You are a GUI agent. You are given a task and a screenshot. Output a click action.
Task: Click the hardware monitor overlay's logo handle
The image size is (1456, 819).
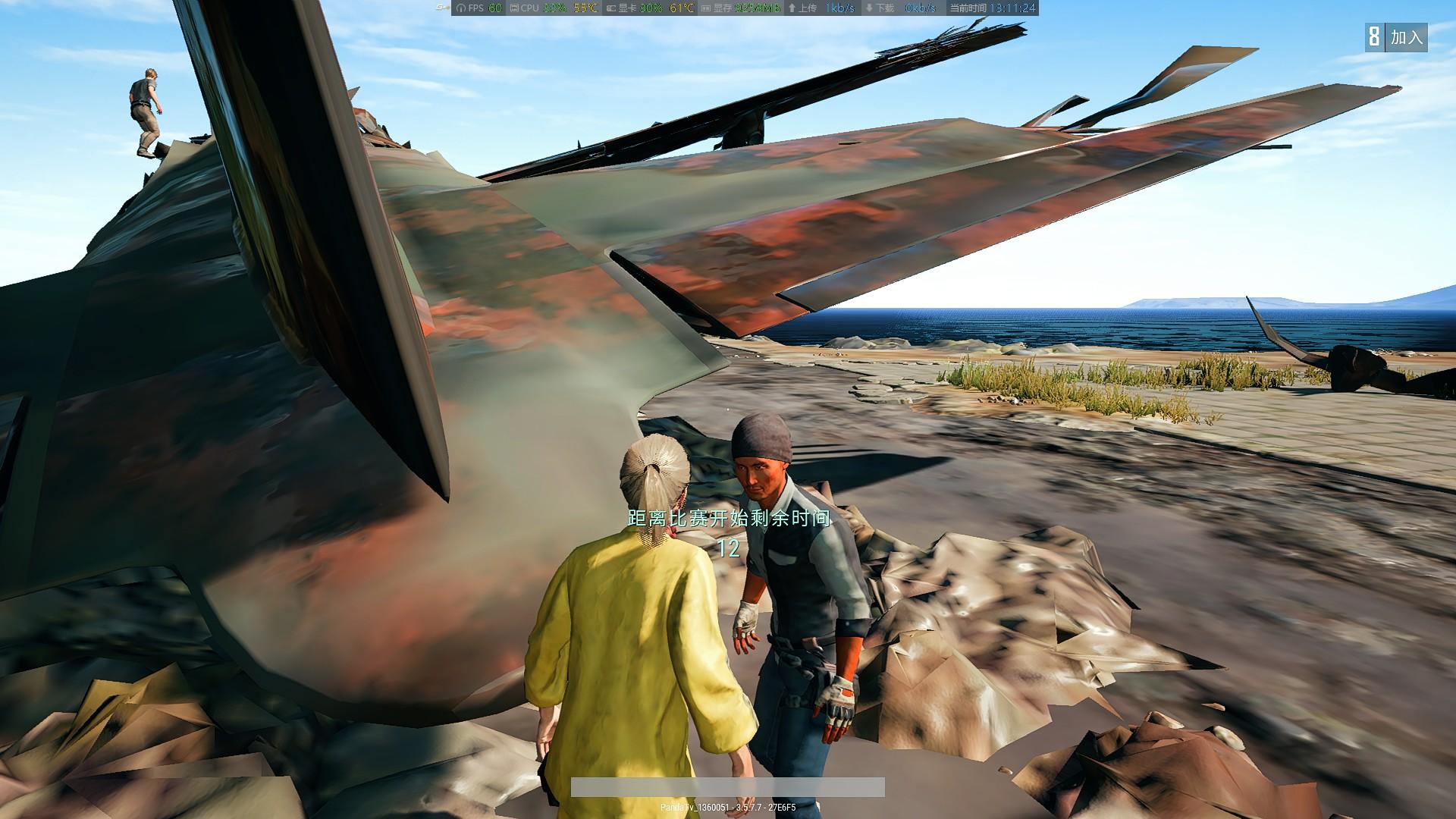(442, 8)
